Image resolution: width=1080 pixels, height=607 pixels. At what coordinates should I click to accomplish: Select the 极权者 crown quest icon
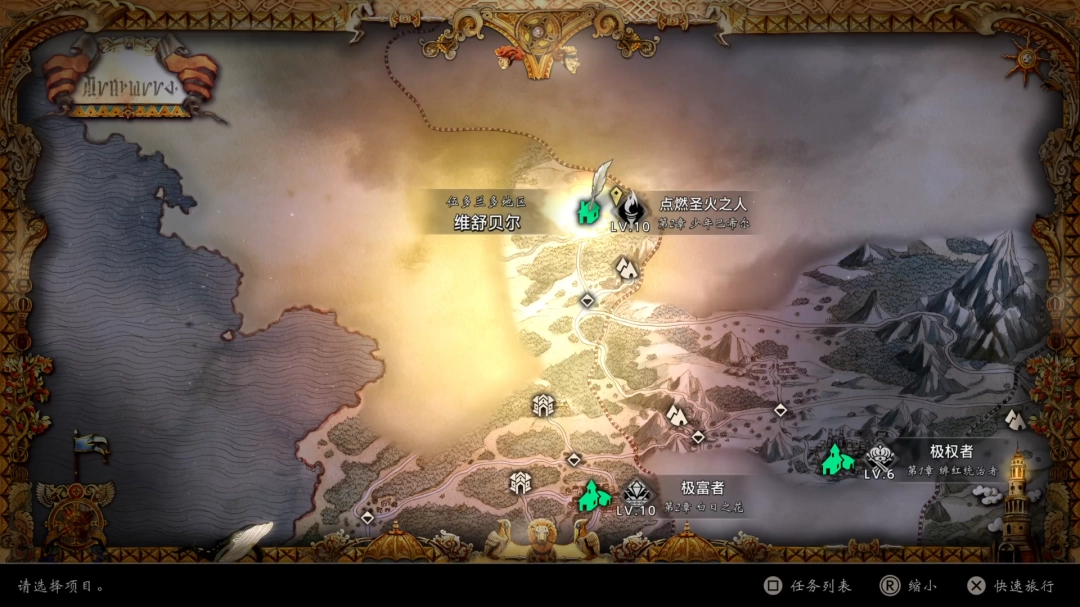(880, 456)
